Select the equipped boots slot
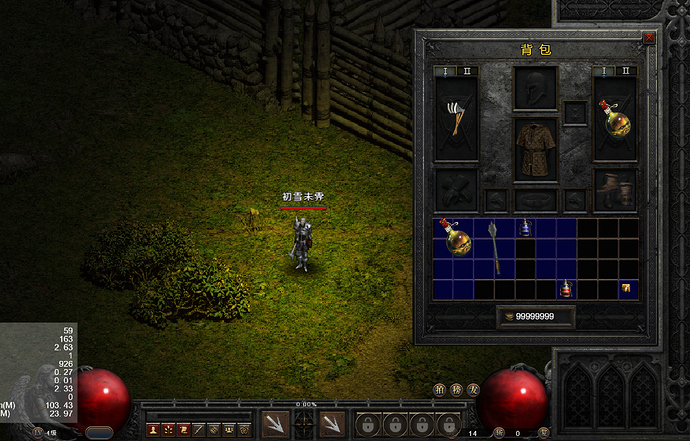The image size is (690, 441). point(616,189)
